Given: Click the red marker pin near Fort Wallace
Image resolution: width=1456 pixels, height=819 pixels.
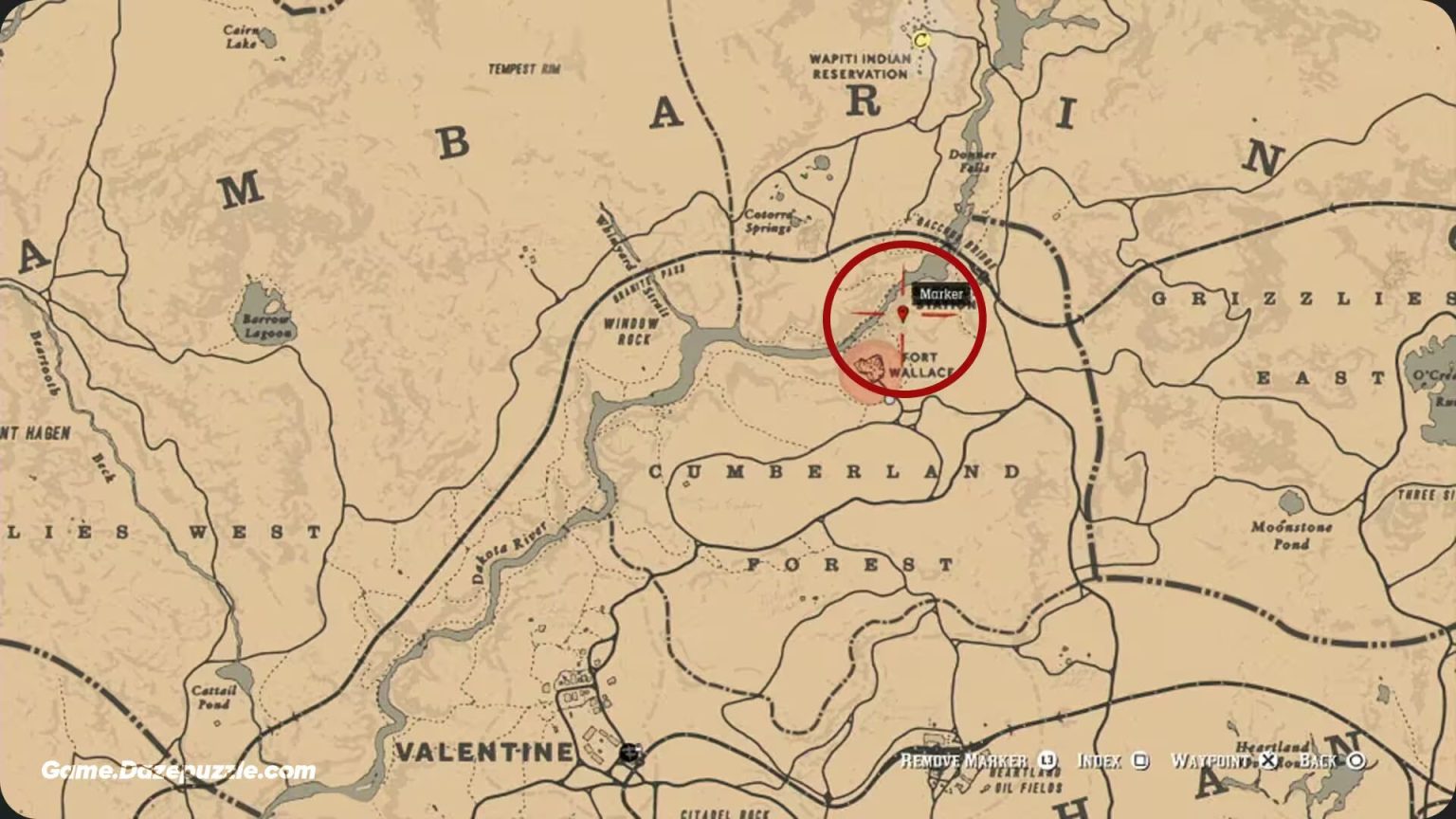Looking at the screenshot, I should [903, 310].
